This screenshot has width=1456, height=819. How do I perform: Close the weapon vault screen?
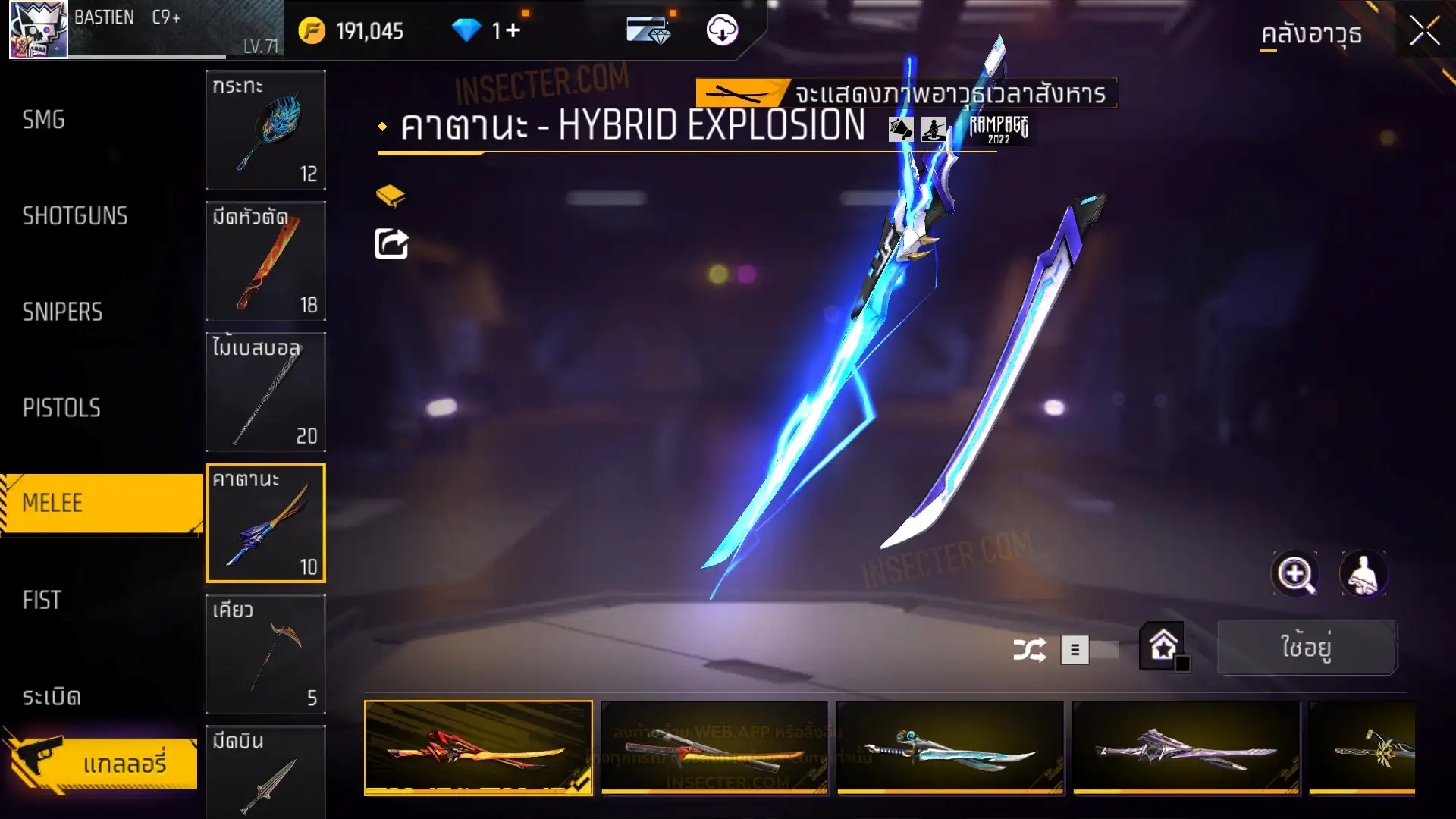[1424, 32]
